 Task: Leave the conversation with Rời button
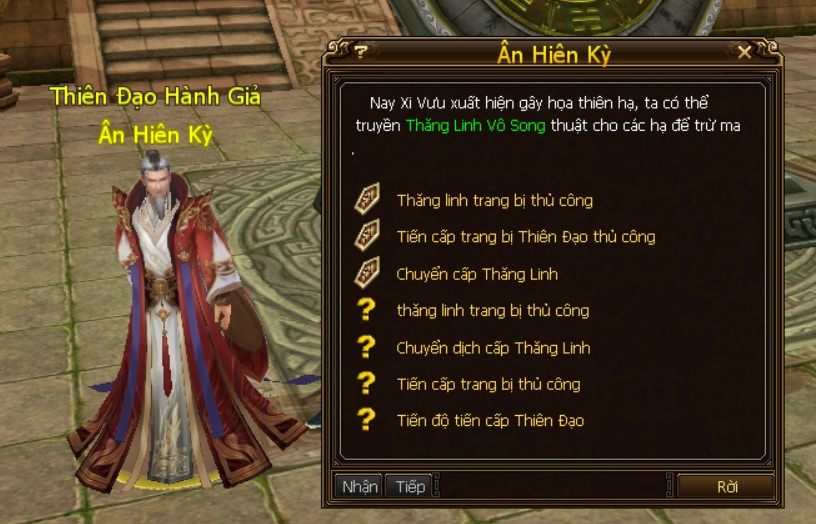tap(727, 487)
